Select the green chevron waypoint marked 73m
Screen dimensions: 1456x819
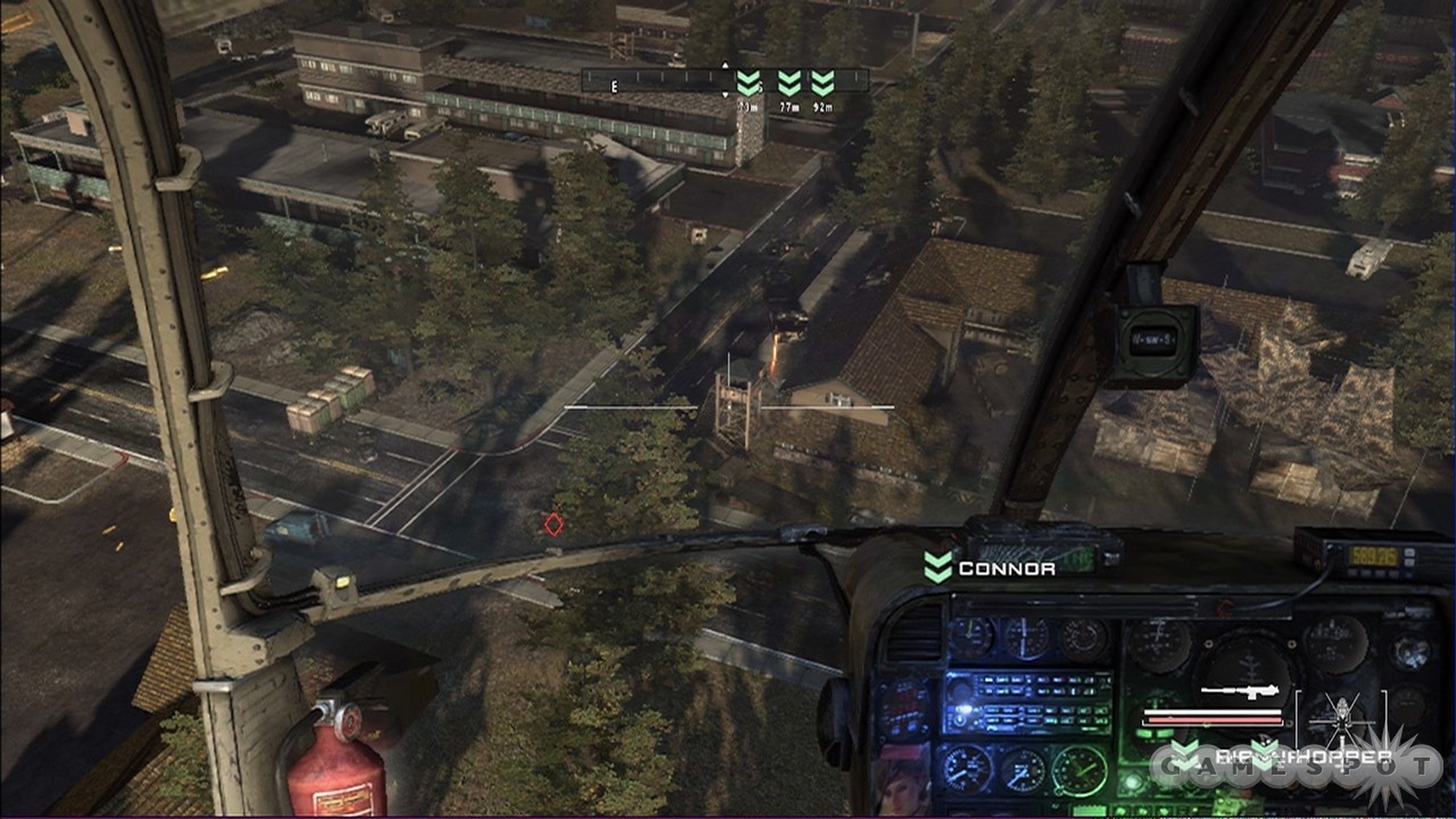pyautogui.click(x=749, y=84)
